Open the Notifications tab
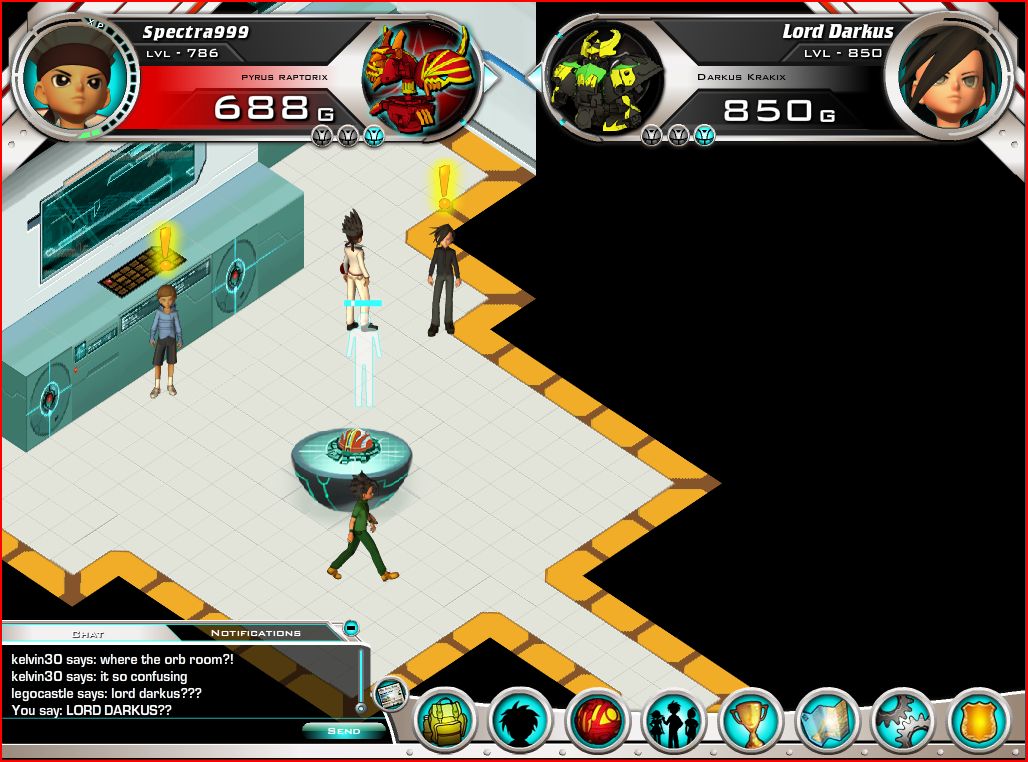 [255, 633]
